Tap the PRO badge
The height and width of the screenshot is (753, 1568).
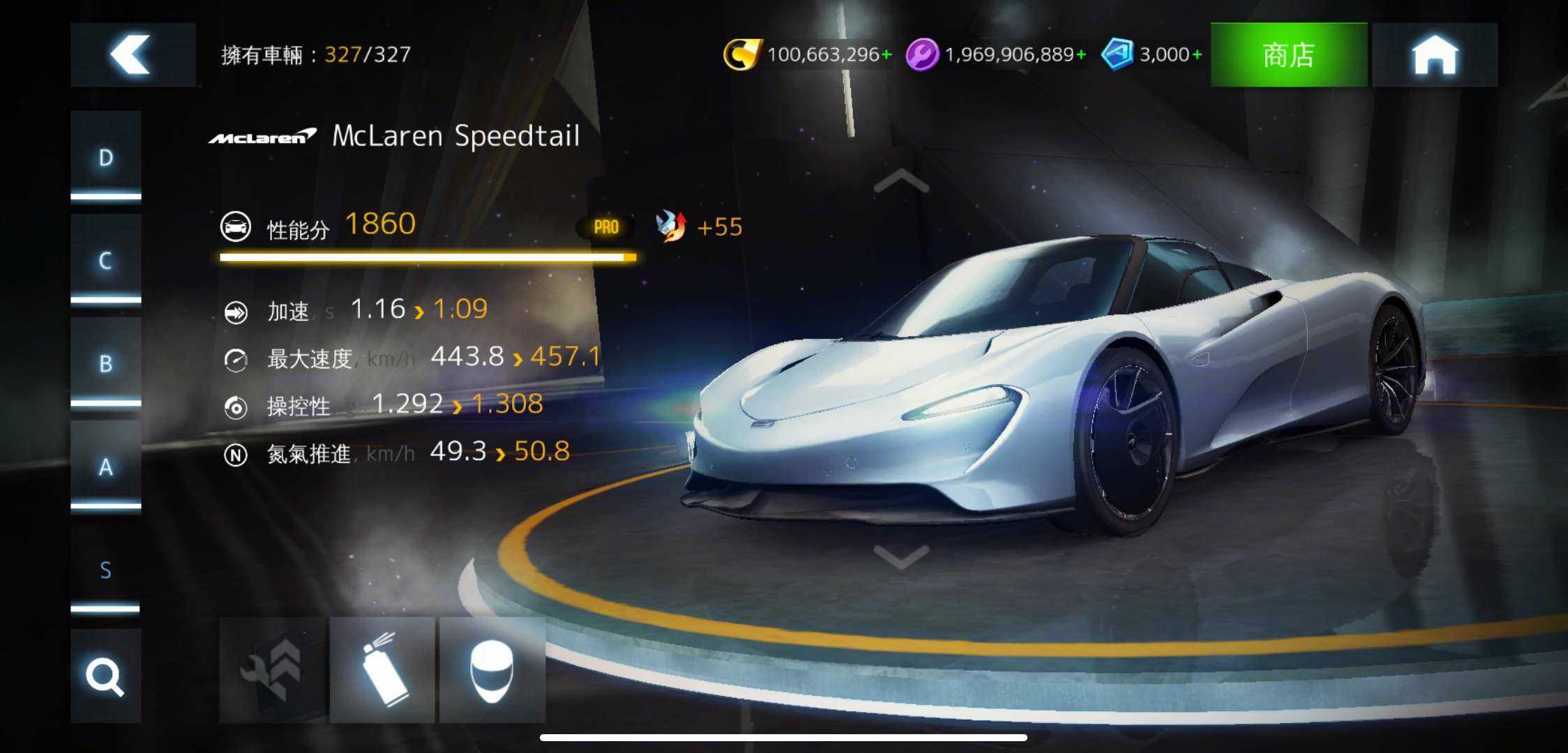605,227
